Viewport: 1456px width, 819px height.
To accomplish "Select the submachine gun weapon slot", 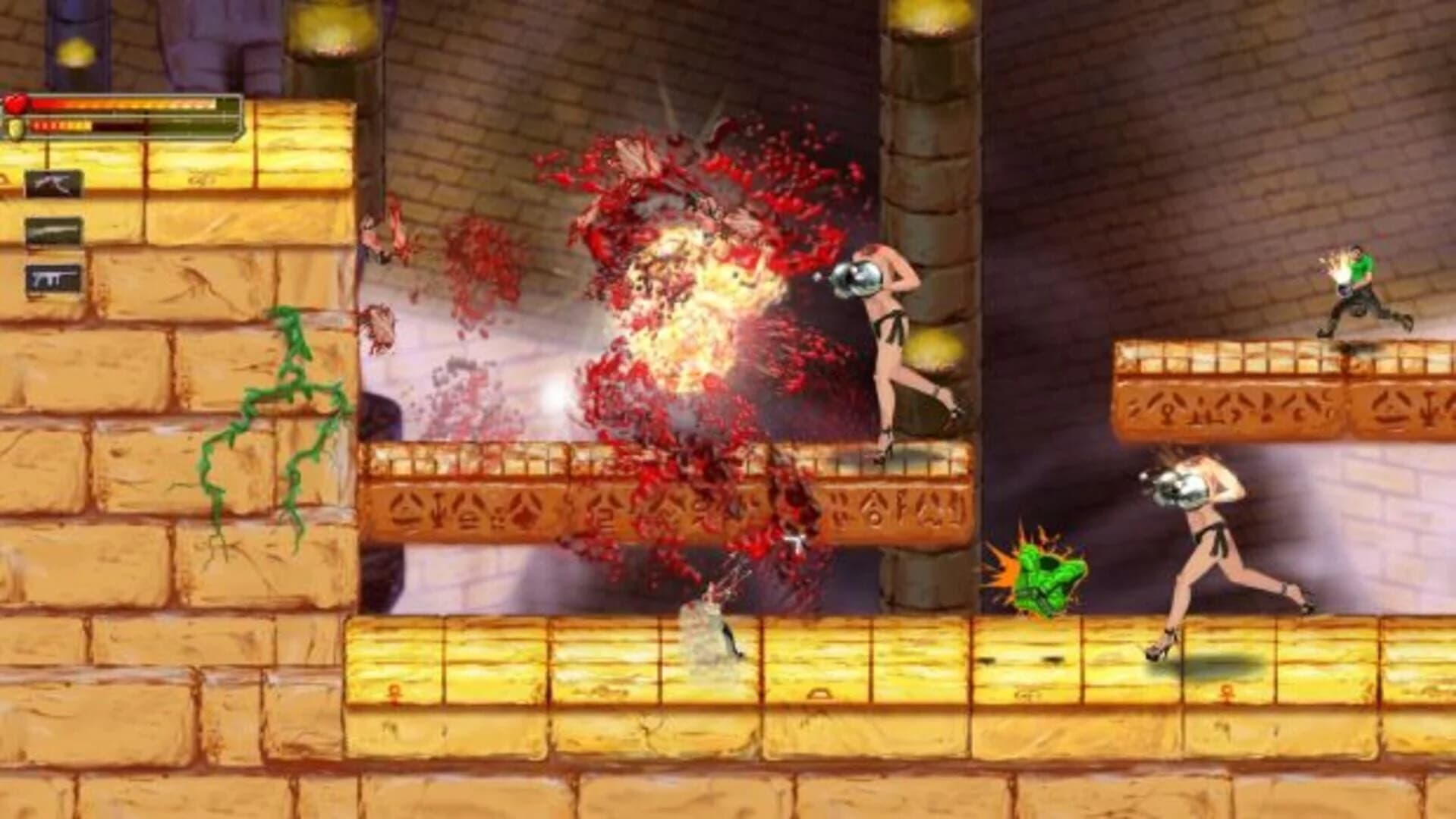I will (53, 276).
